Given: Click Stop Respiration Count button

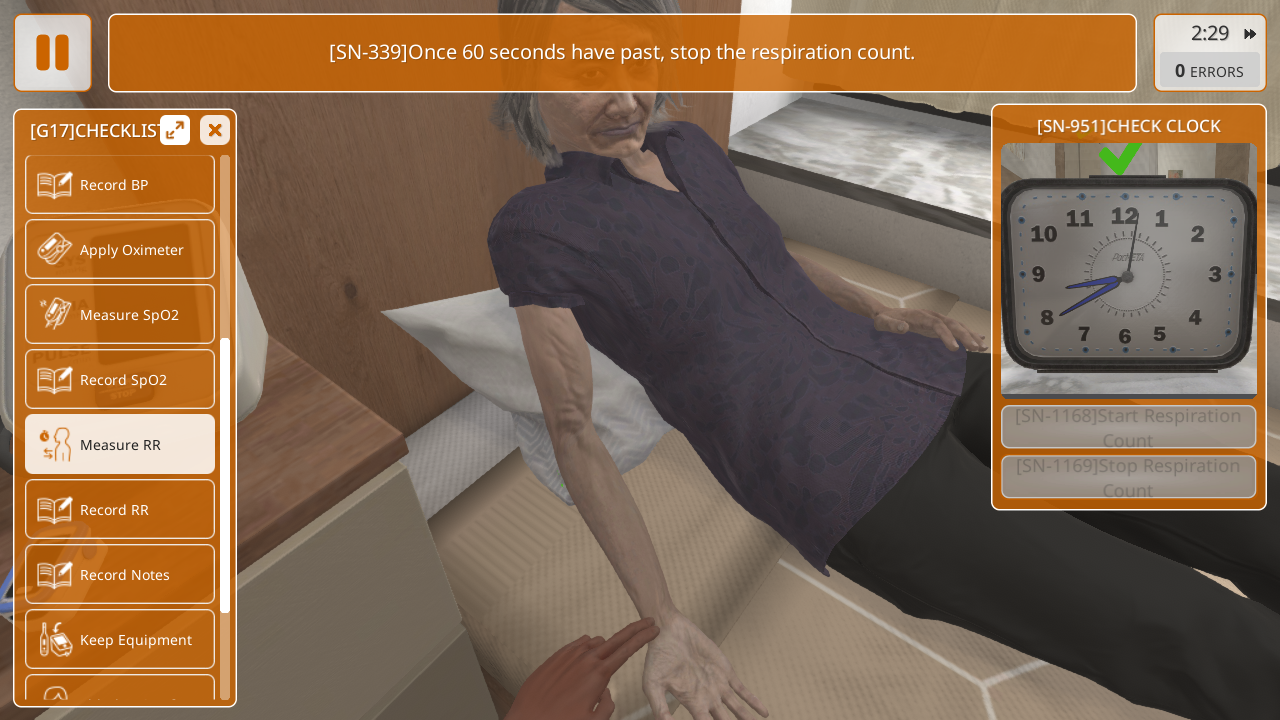Looking at the screenshot, I should 1128,477.
